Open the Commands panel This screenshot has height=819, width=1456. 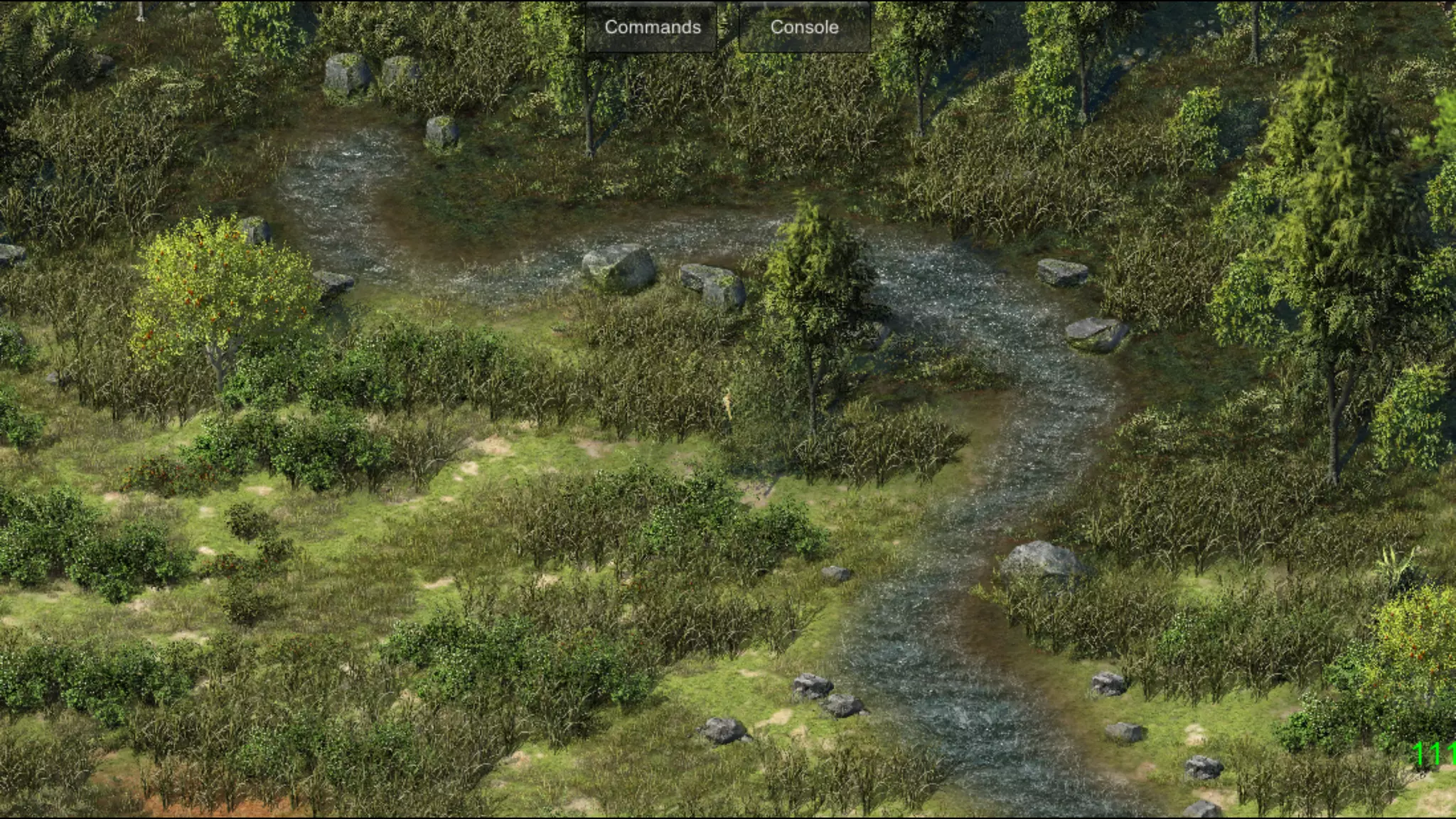(652, 27)
